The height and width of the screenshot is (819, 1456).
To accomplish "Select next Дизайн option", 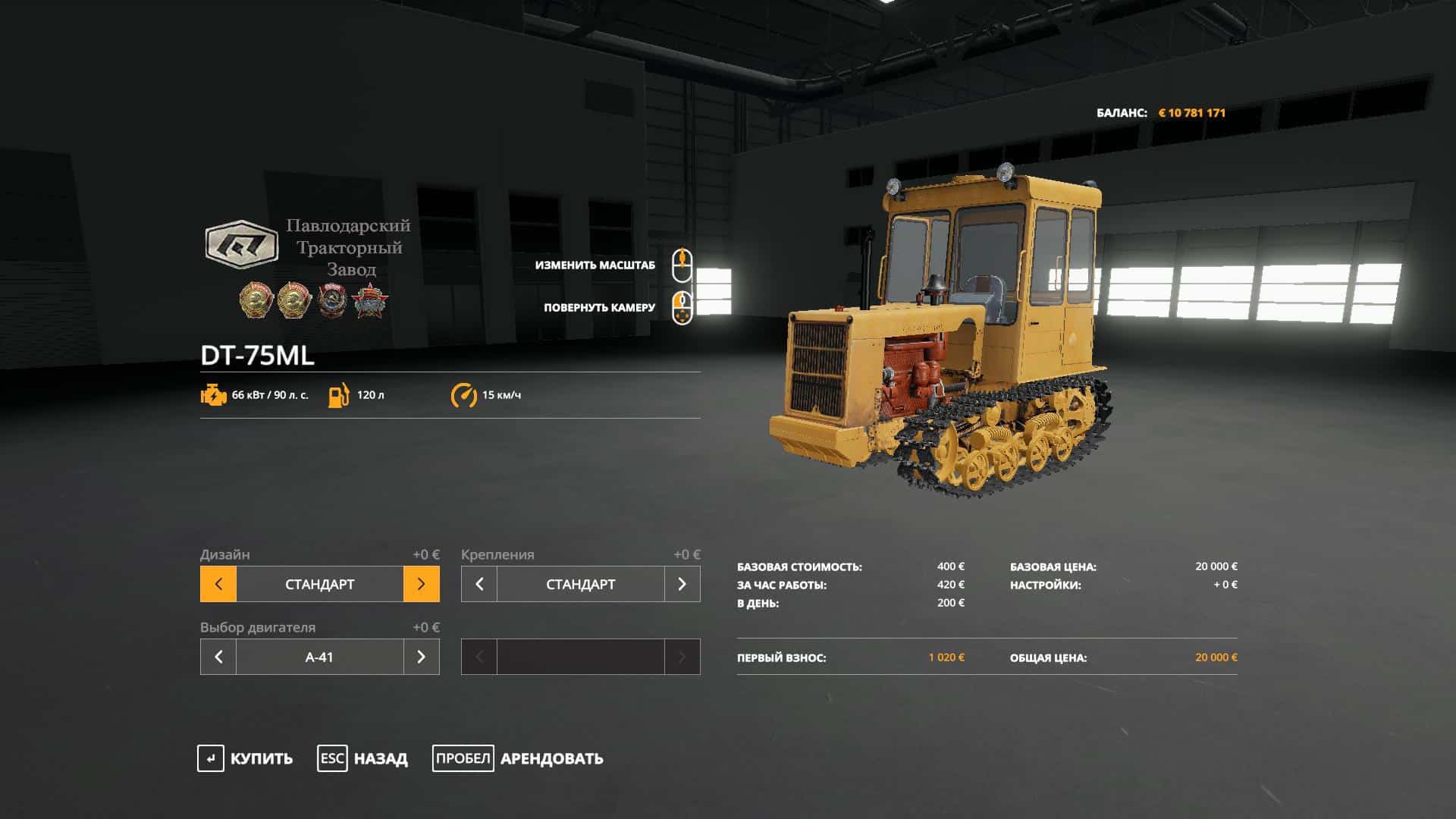I will point(422,584).
